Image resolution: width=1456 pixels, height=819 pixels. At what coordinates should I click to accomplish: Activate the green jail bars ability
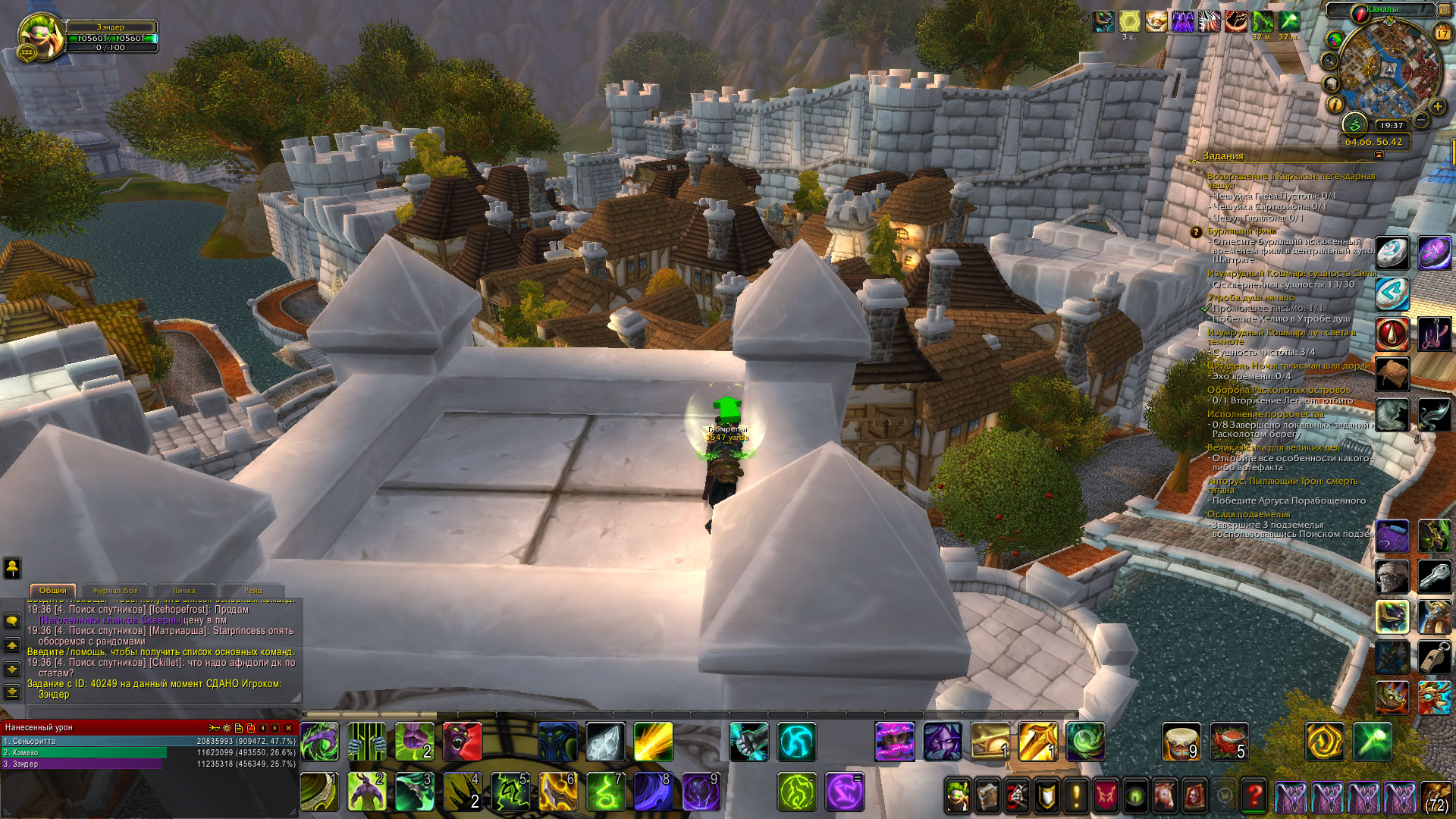click(x=367, y=741)
